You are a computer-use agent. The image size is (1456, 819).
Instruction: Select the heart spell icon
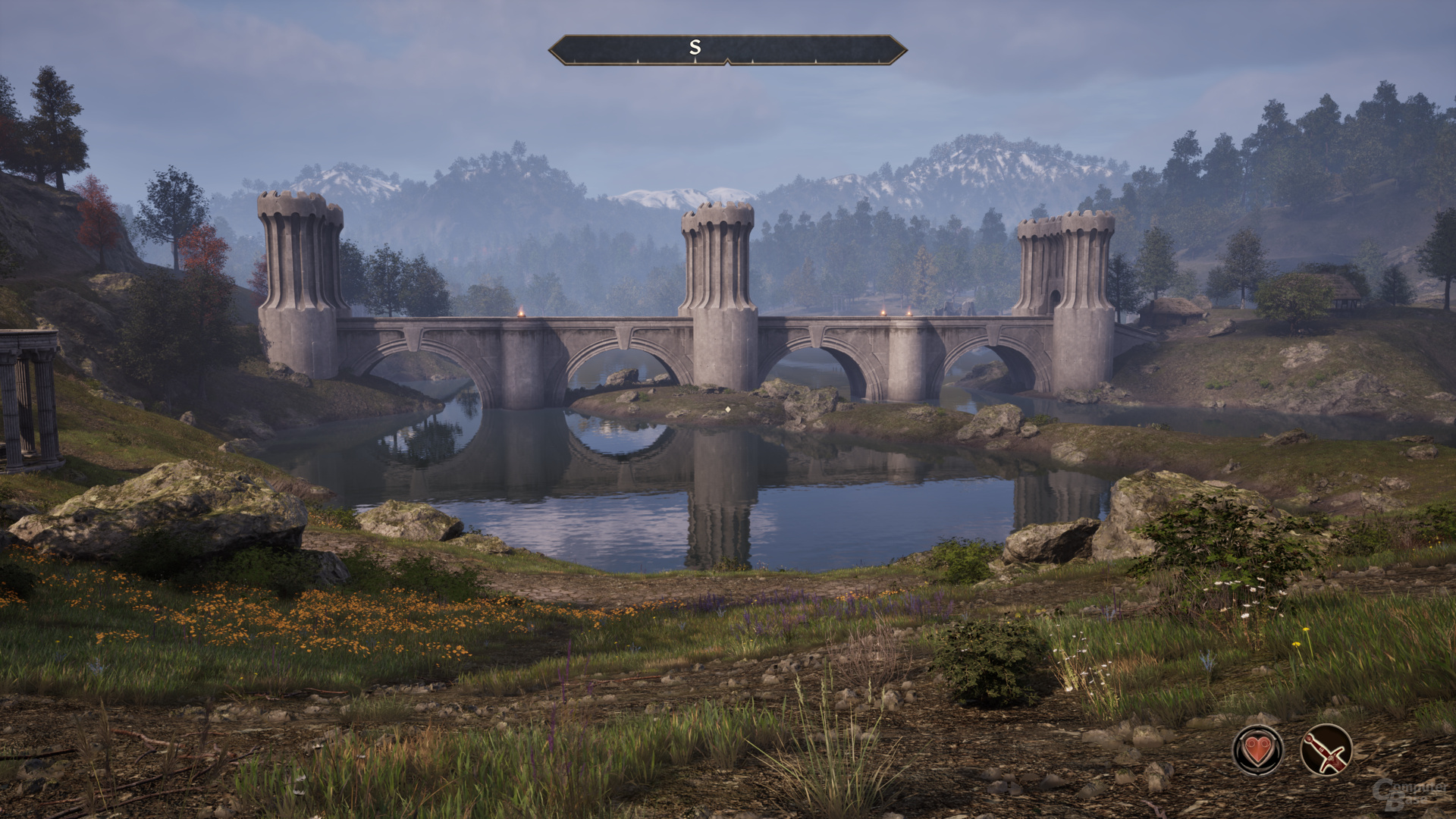point(1257,750)
